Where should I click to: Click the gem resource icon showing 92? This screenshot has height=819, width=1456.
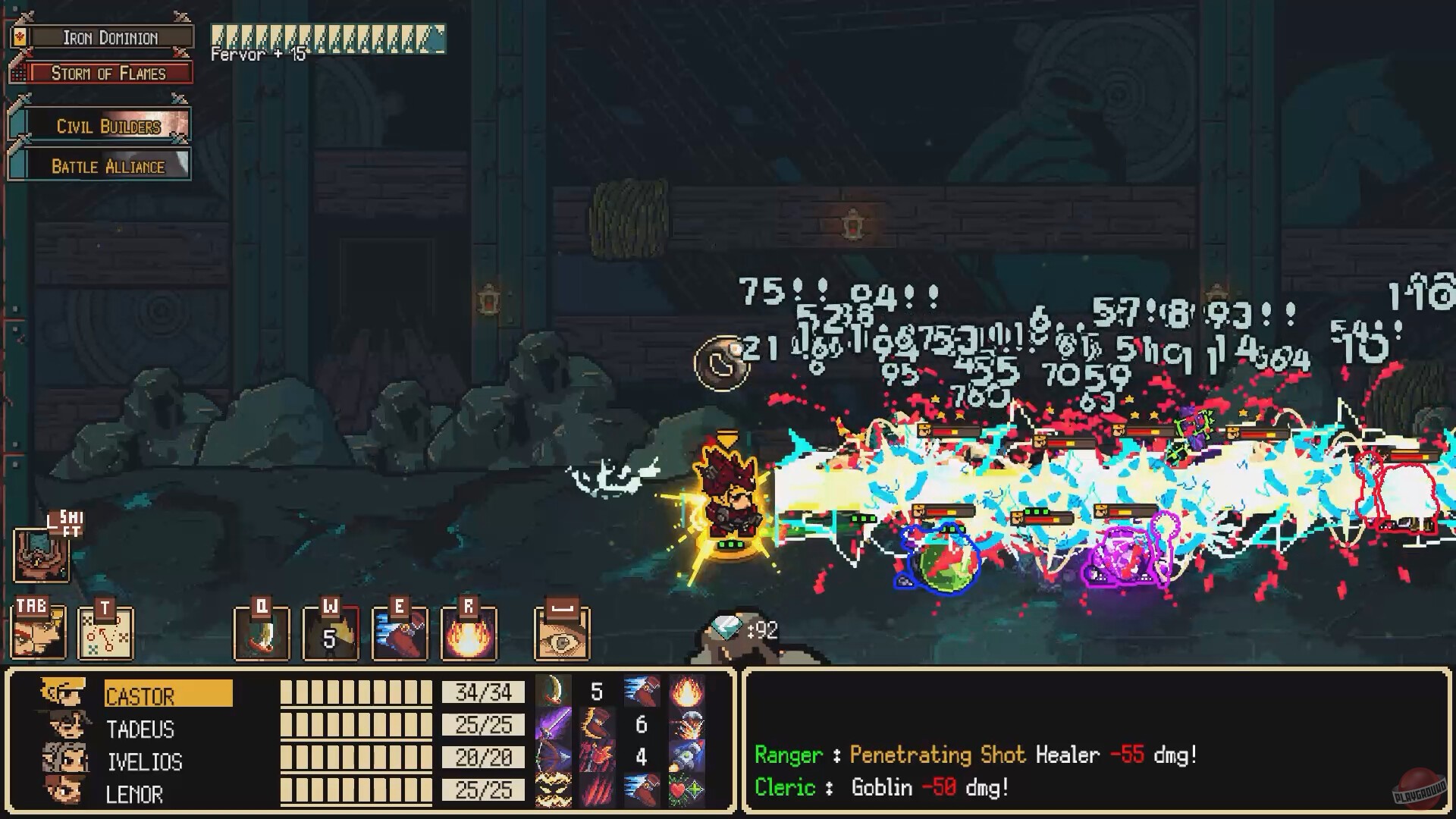(726, 629)
